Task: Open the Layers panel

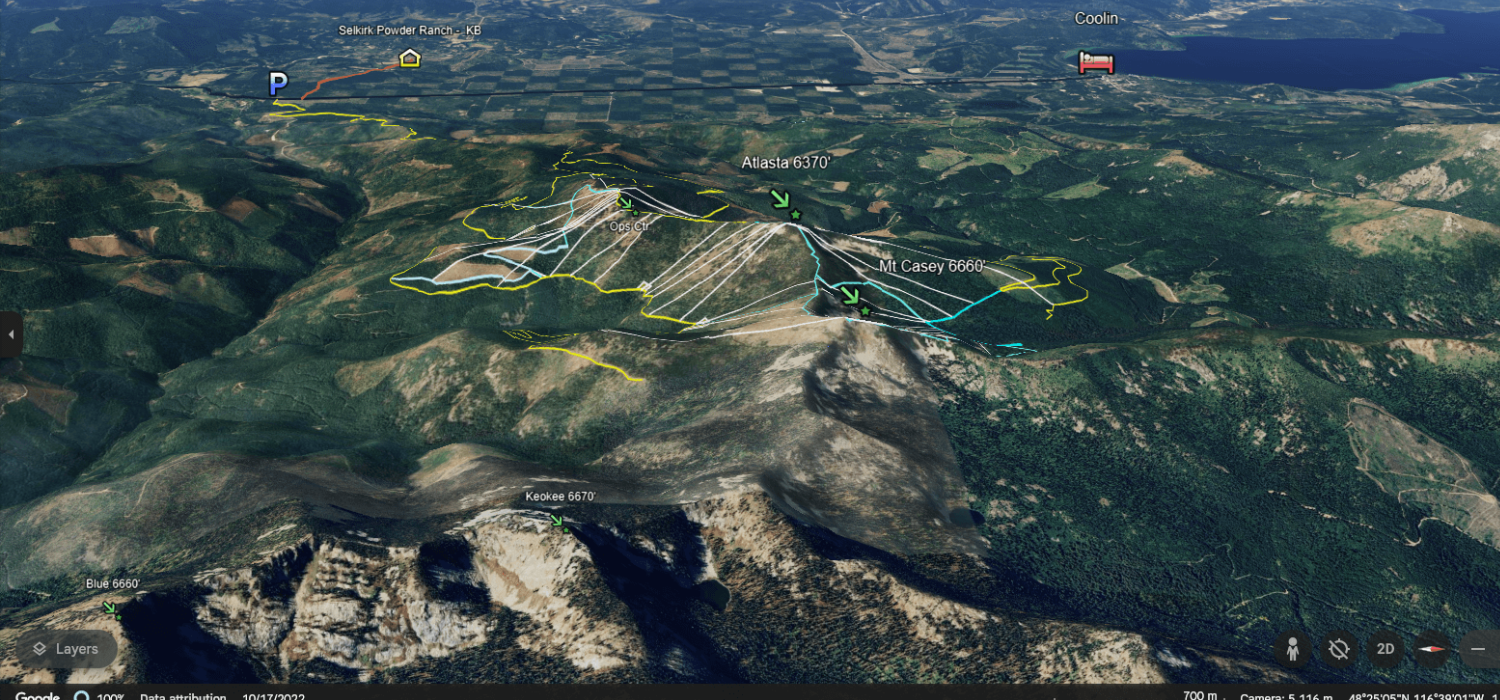Action: pyautogui.click(x=66, y=649)
